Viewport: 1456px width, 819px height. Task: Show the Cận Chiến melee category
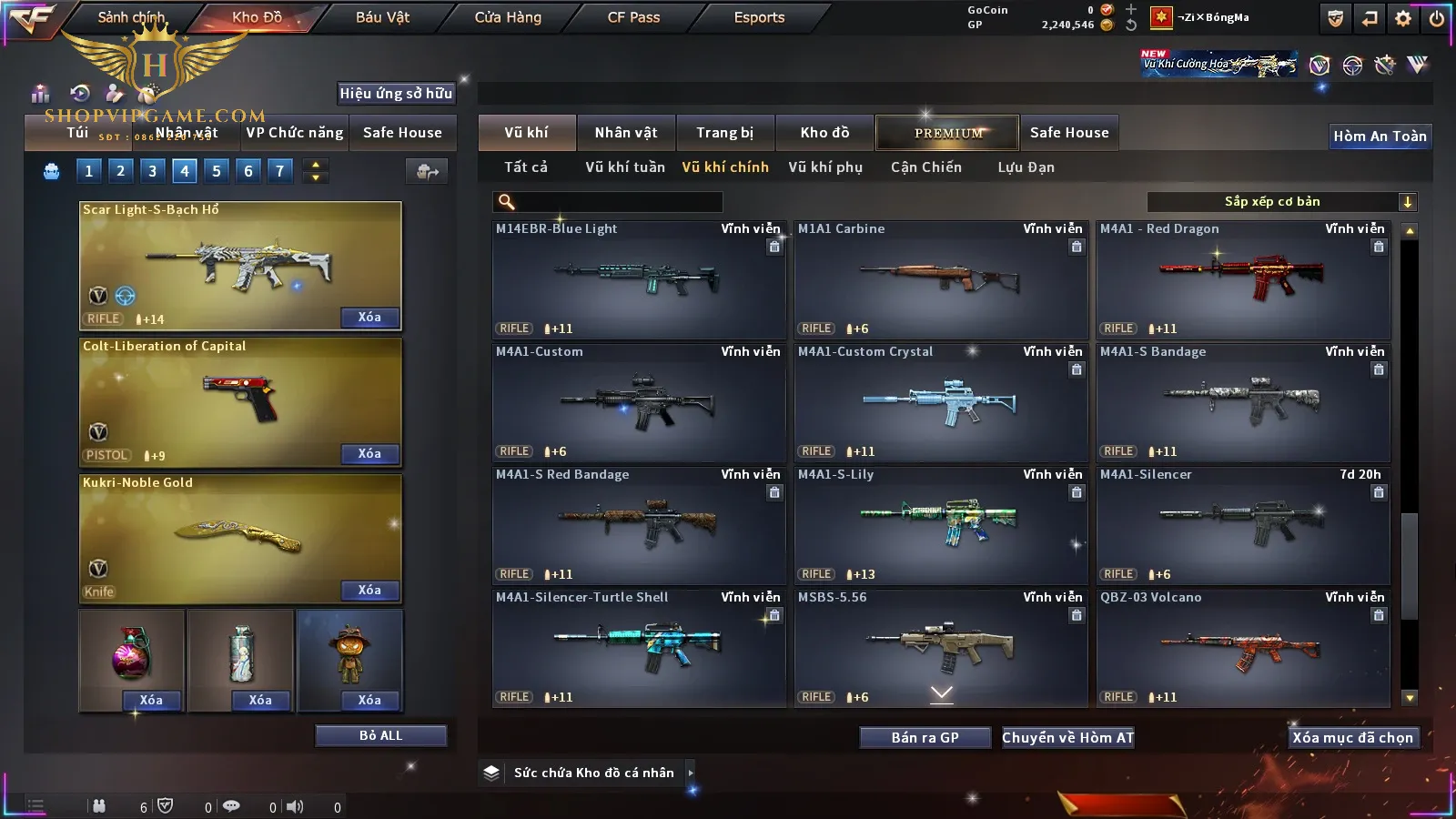click(925, 167)
